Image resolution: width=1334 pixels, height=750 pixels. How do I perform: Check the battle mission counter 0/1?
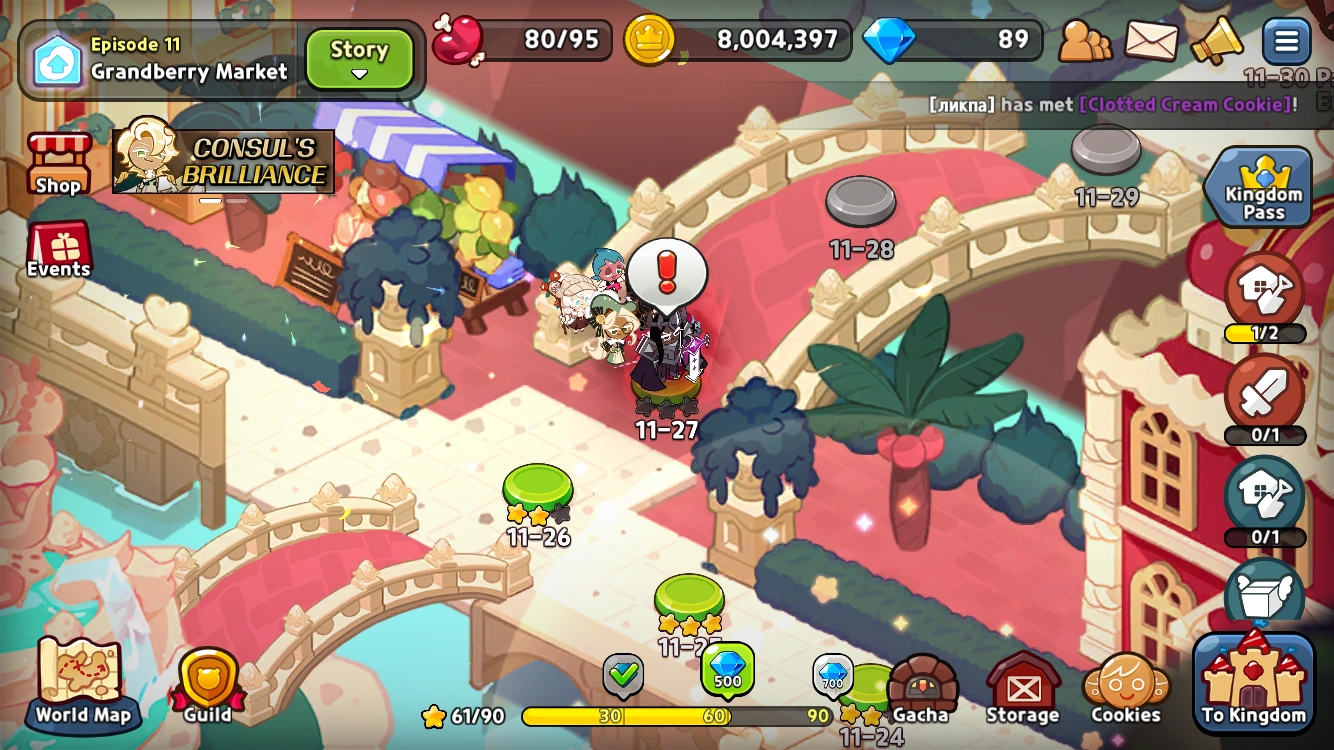pyautogui.click(x=1264, y=400)
